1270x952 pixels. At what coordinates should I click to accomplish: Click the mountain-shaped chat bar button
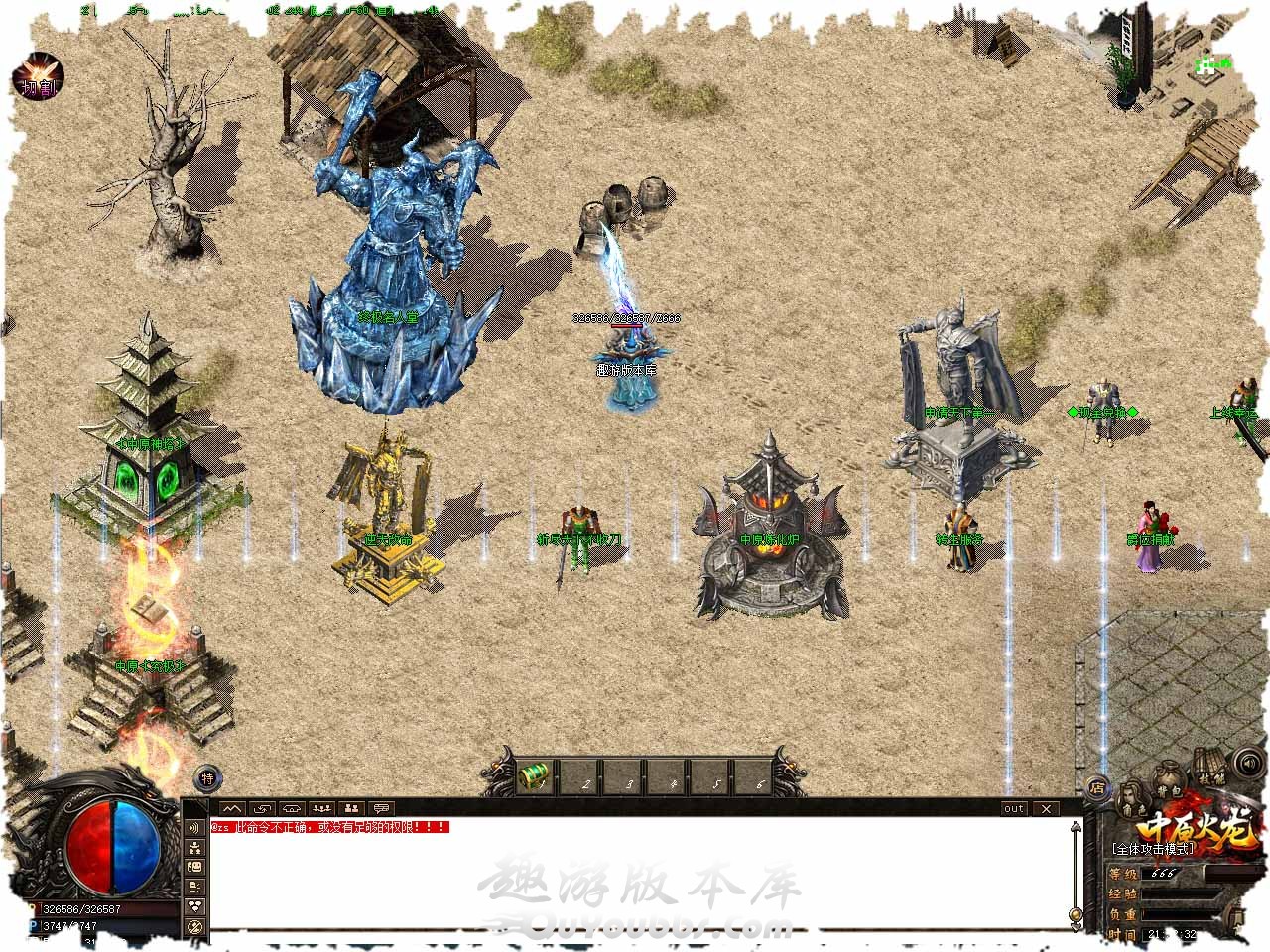pyautogui.click(x=231, y=808)
